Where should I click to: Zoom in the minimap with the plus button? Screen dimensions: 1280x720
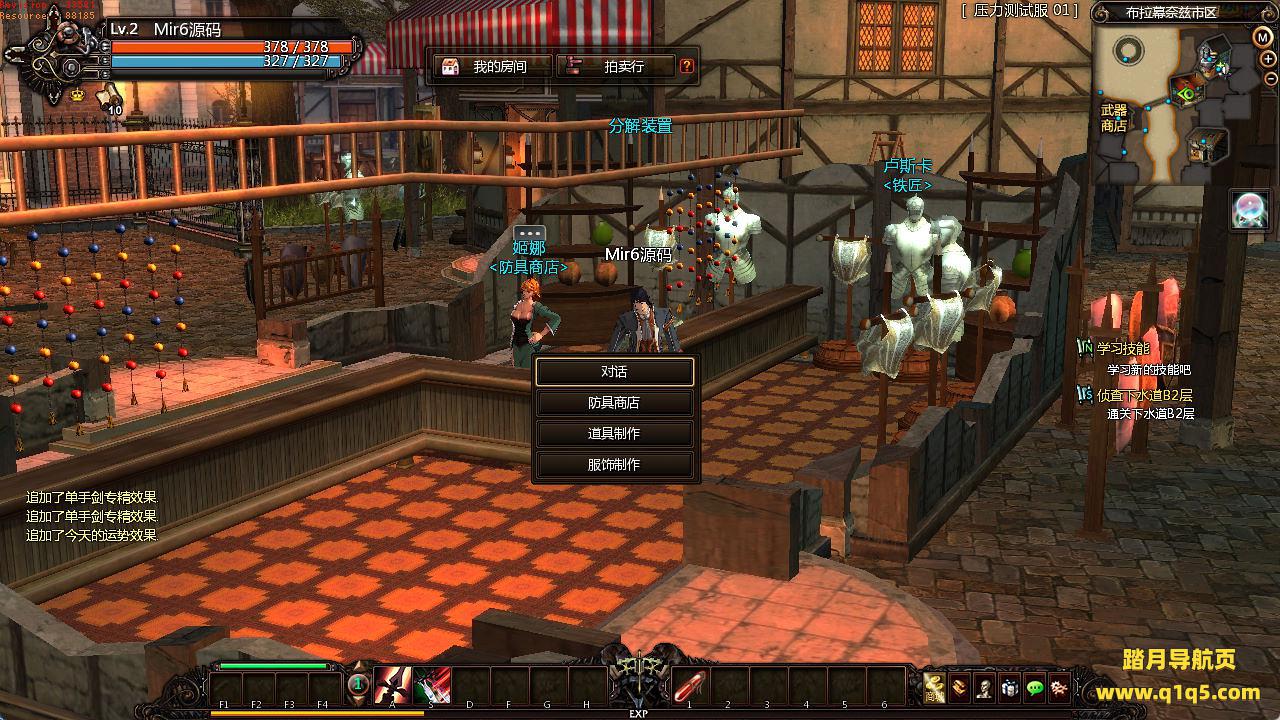click(1269, 58)
